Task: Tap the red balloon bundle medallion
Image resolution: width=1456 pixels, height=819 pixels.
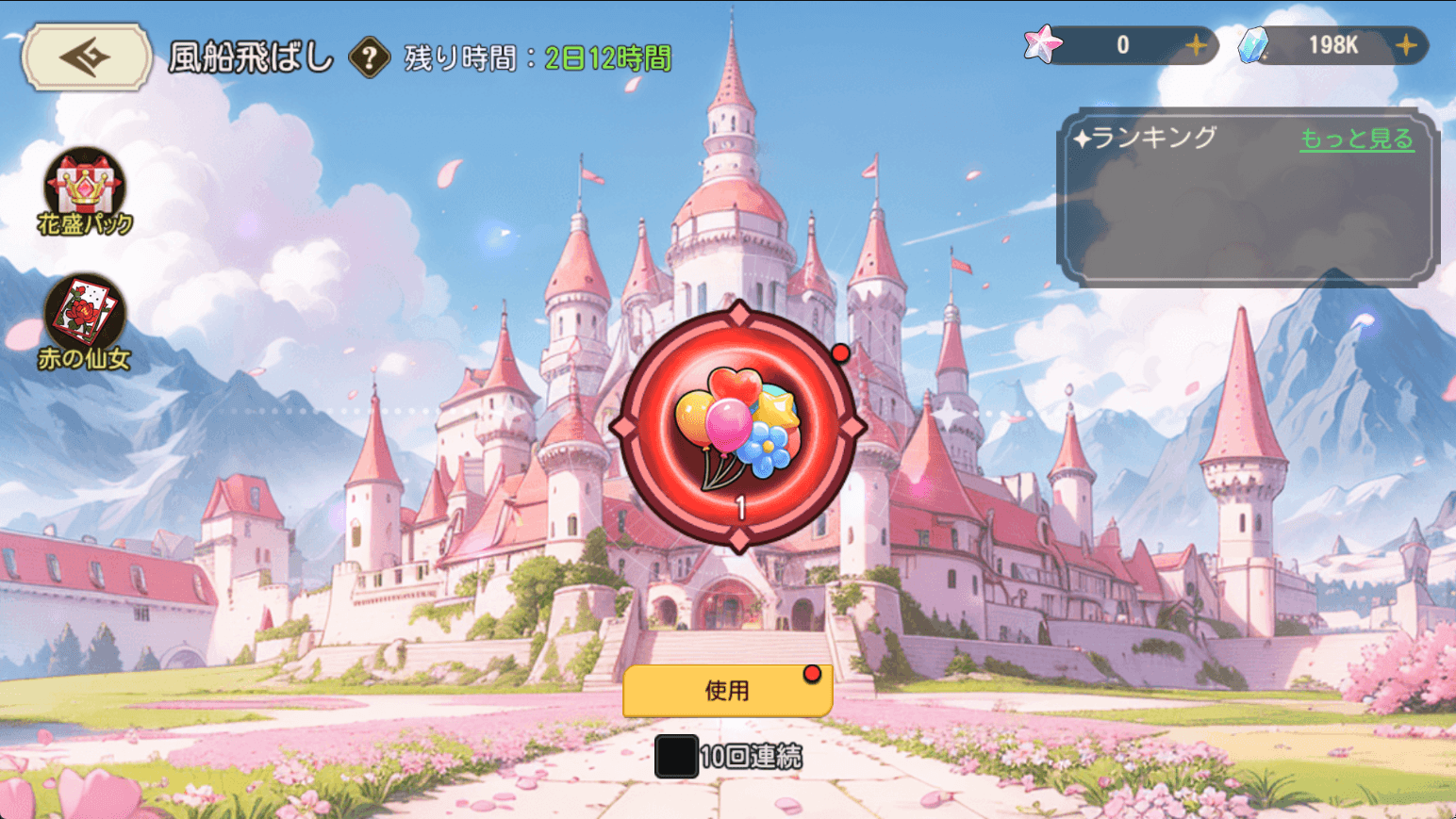Action: click(x=738, y=426)
